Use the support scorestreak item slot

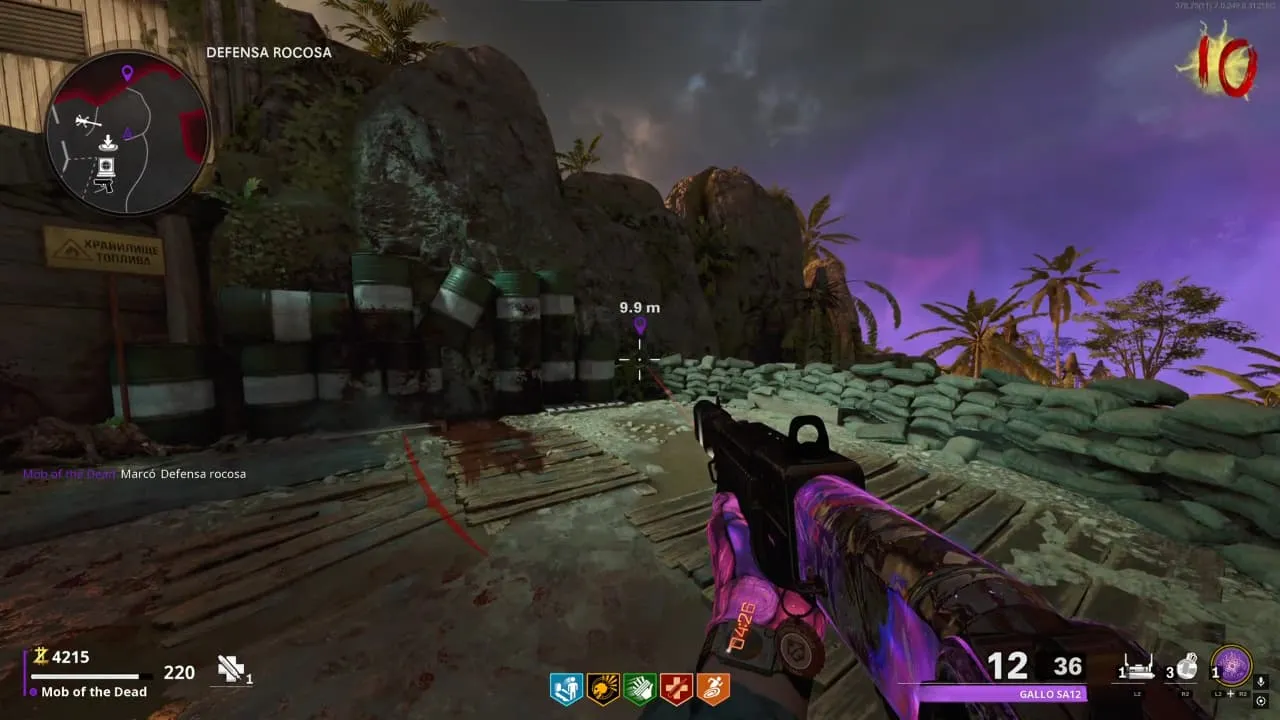tap(1137, 668)
